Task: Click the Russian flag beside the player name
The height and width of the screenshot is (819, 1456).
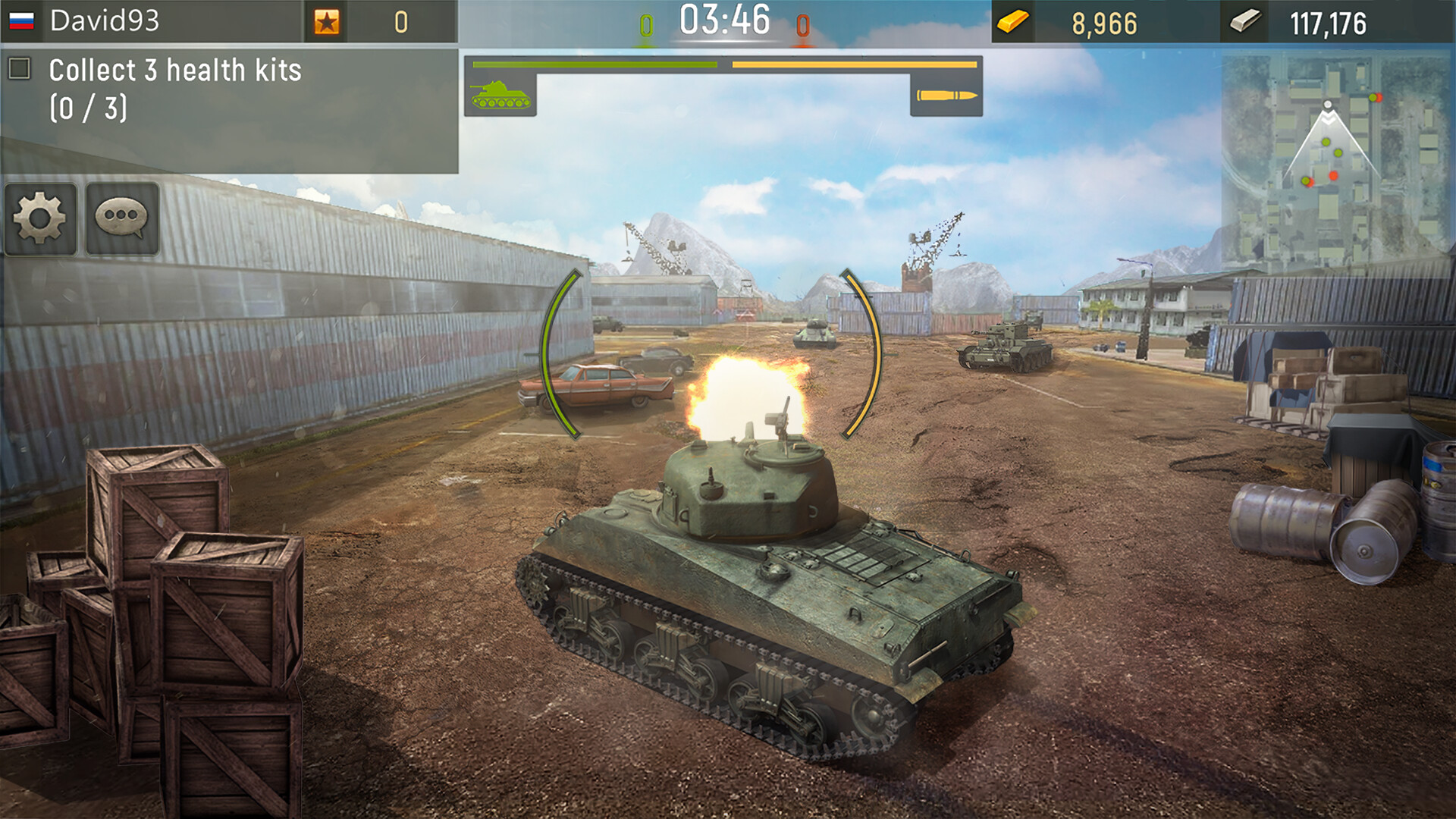Action: [x=23, y=18]
